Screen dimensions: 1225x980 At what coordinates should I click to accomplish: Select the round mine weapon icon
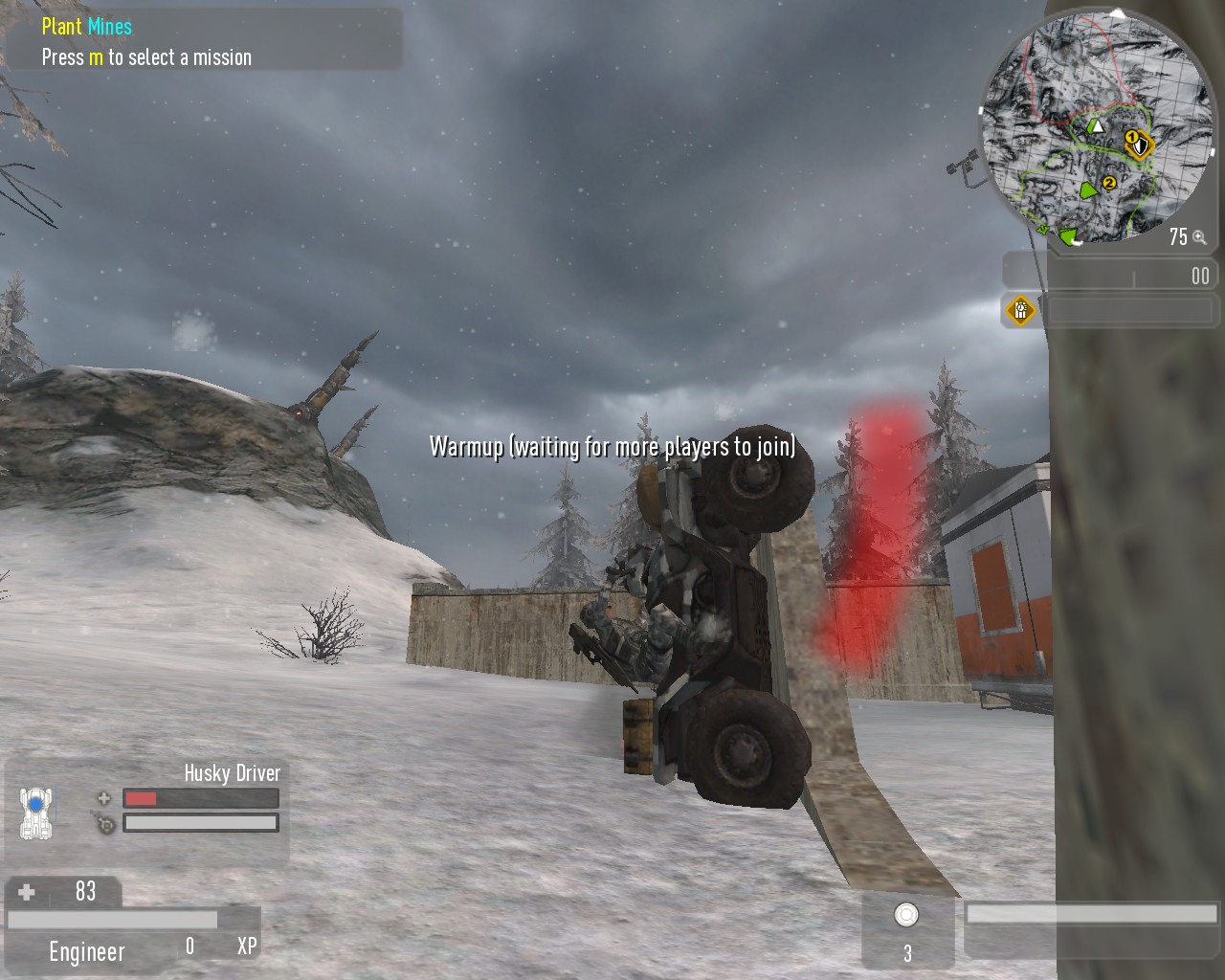[906, 915]
